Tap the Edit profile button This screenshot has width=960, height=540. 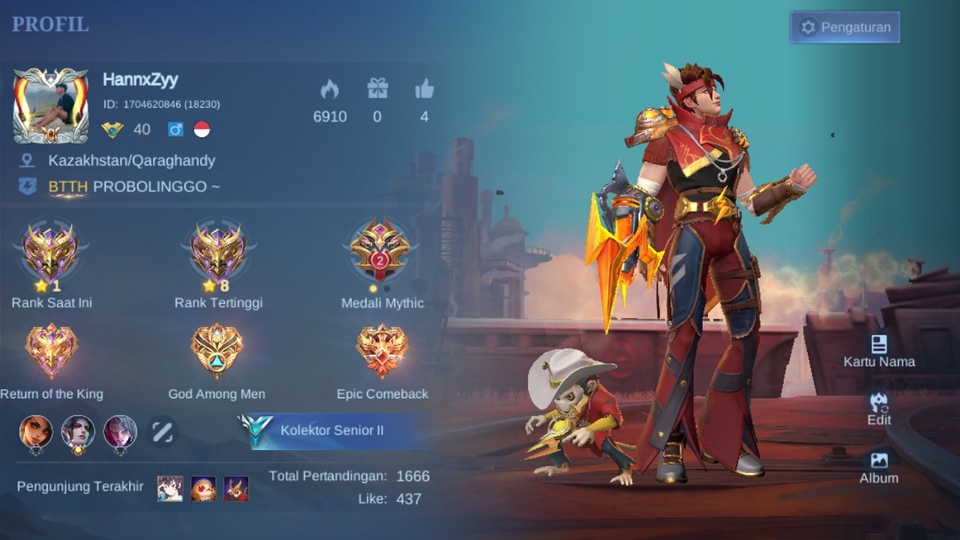coord(879,408)
